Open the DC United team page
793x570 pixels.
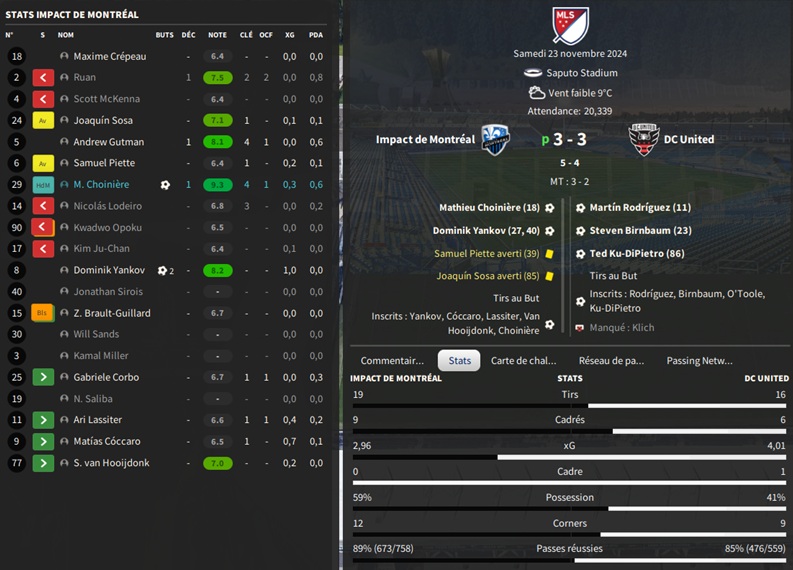(688, 139)
